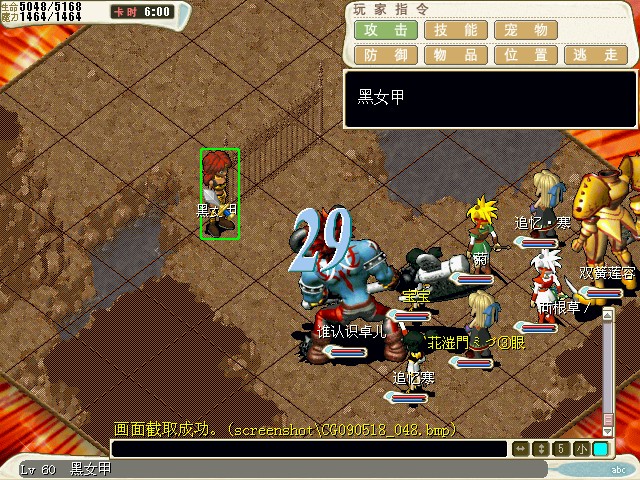The height and width of the screenshot is (480, 640).
Task: Select the 防御 defend command
Action: [x=385, y=55]
